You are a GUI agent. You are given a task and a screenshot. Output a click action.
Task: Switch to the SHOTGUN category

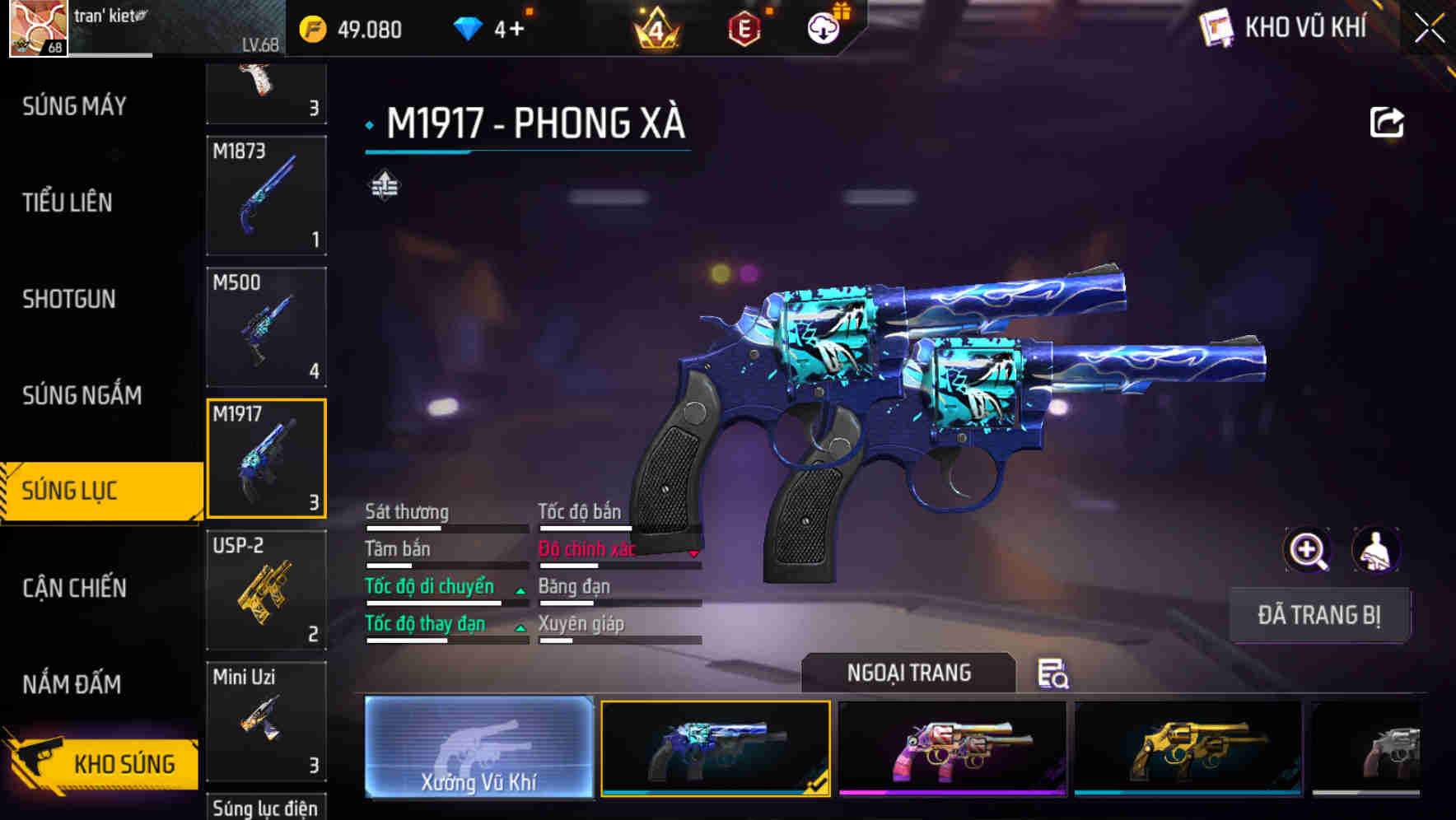point(69,299)
